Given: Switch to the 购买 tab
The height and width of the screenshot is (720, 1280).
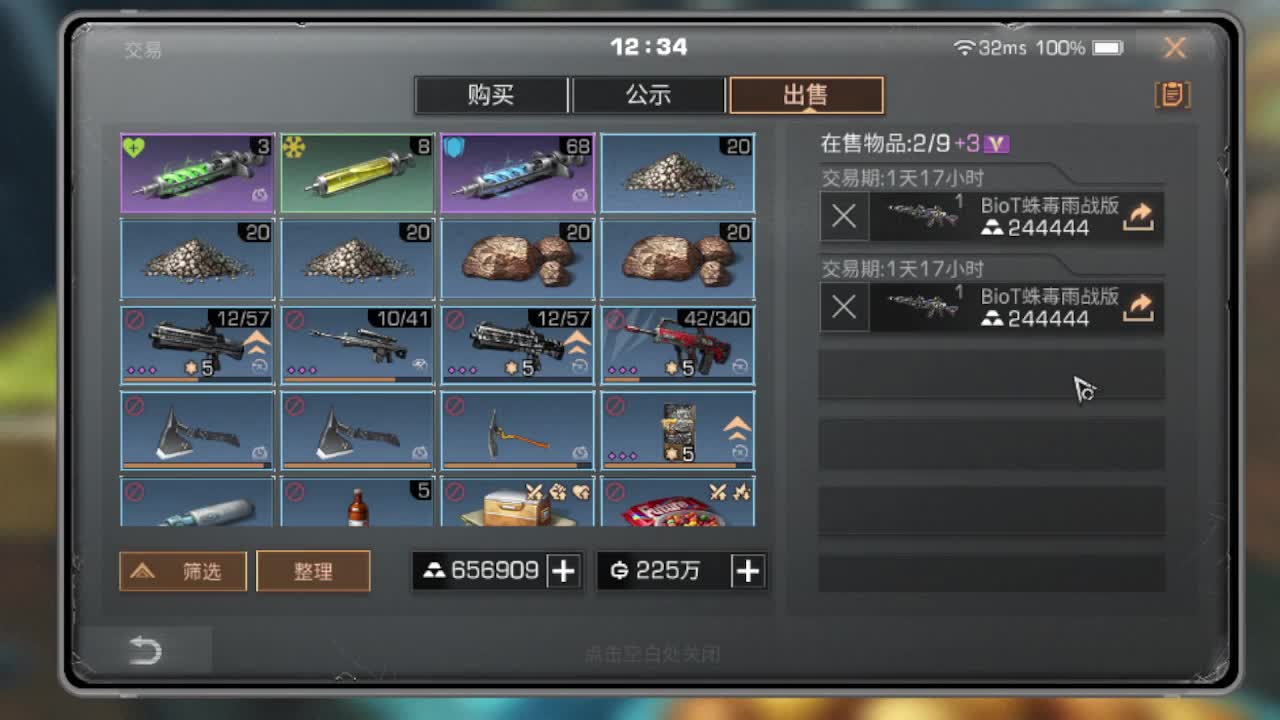Looking at the screenshot, I should pyautogui.click(x=492, y=94).
